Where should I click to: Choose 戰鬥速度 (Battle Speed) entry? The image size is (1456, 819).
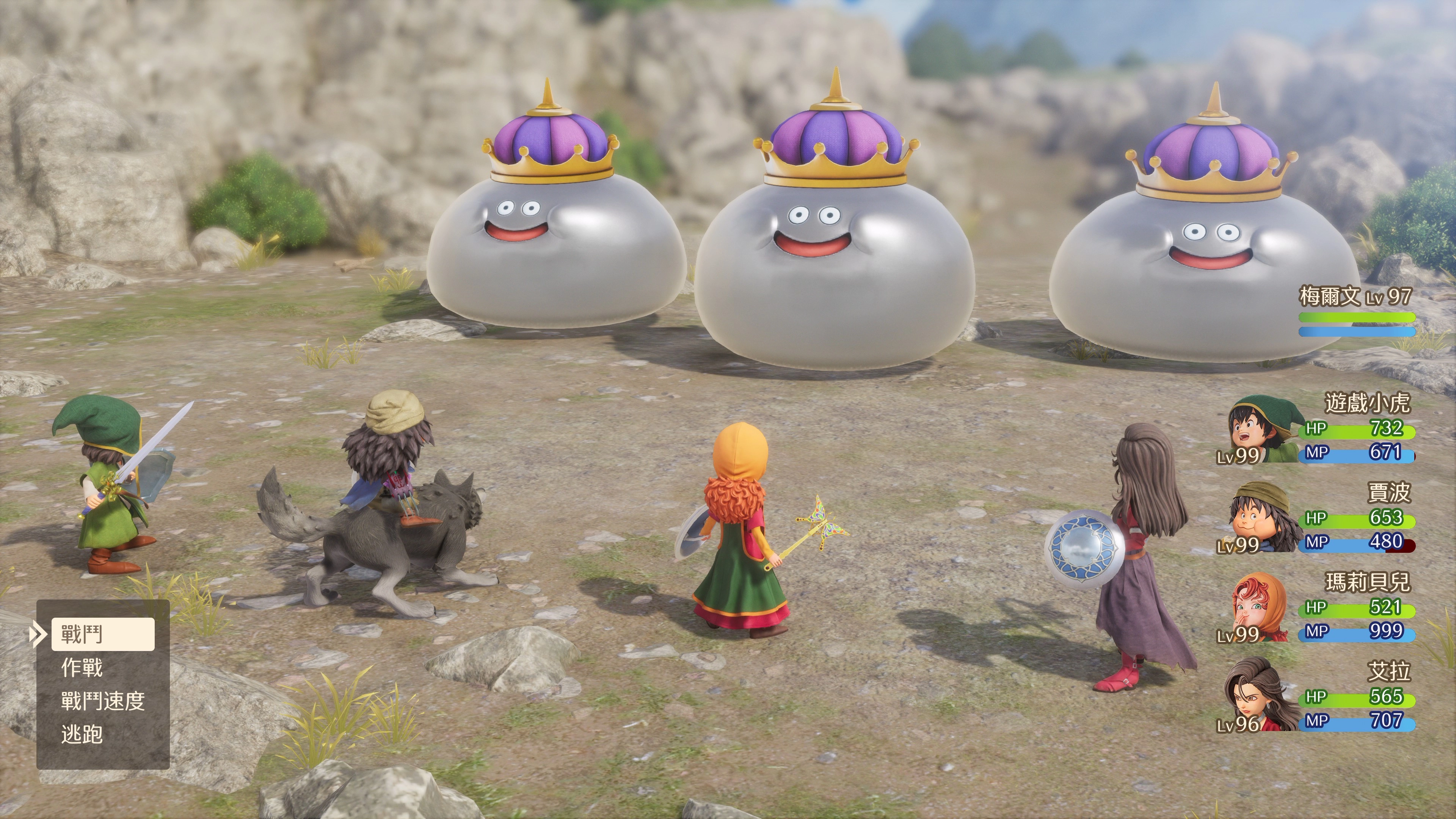click(x=103, y=701)
